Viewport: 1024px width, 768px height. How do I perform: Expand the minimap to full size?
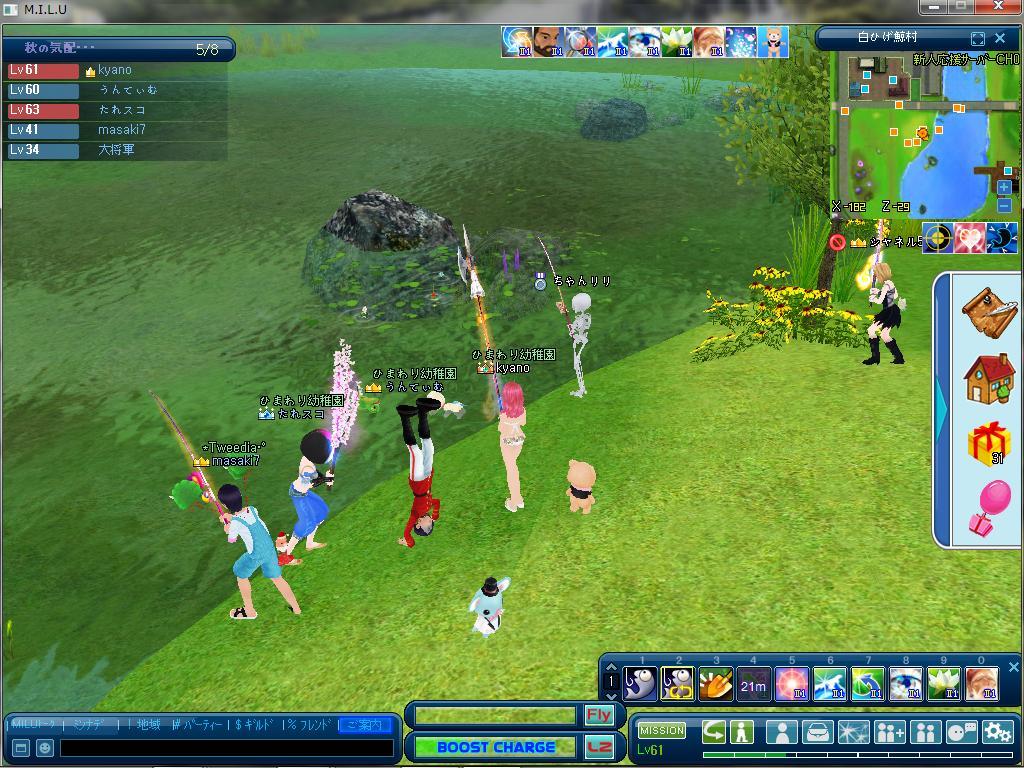978,38
